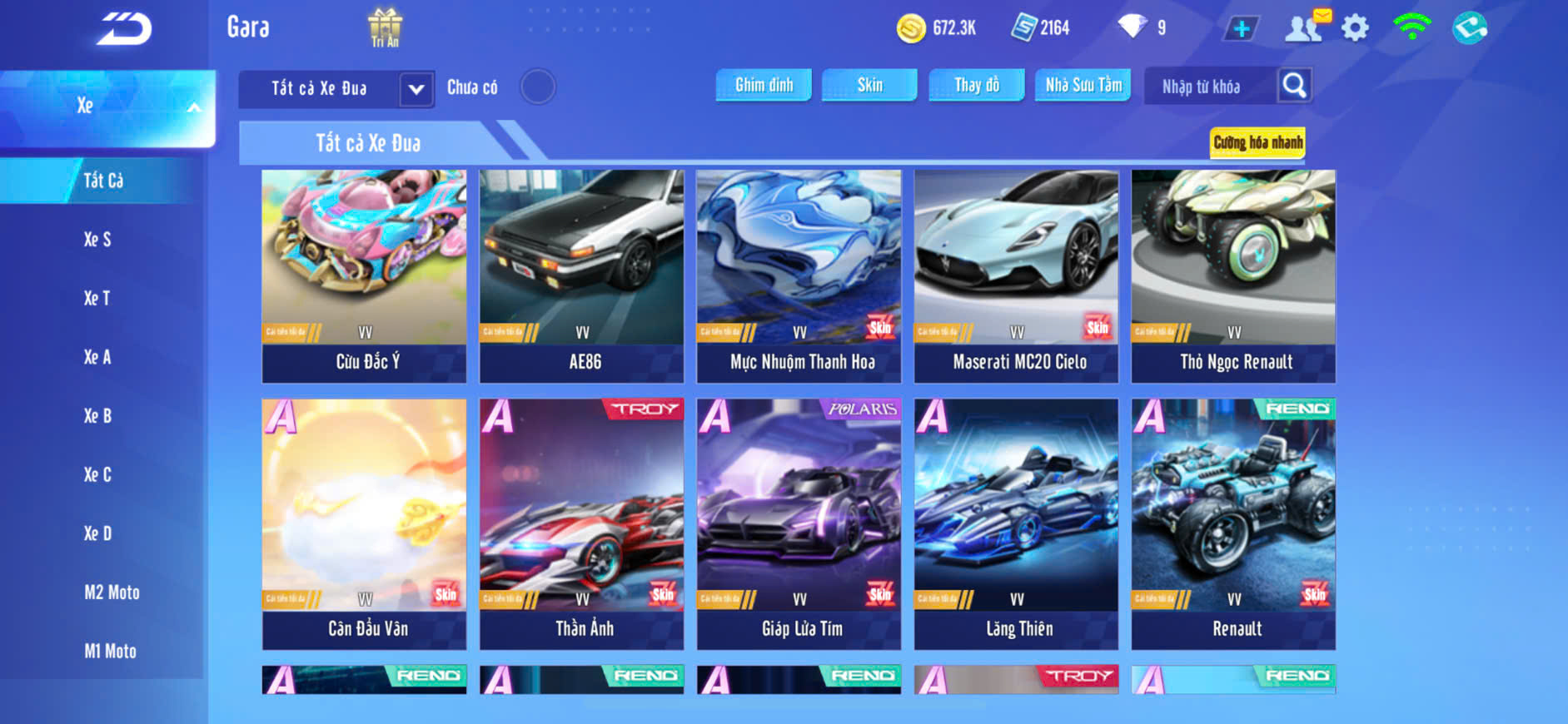Screen dimensions: 1568x724
Task: Open Nhà Sưu Tầm collection
Action: coord(1083,85)
